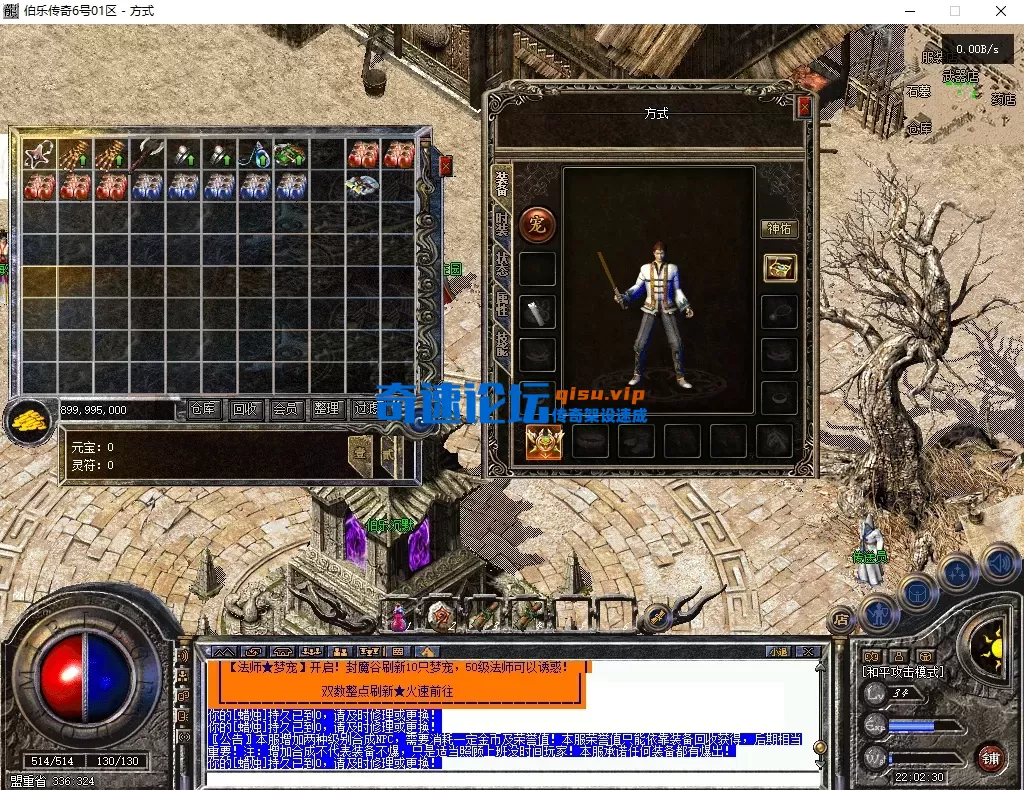Select the winged emblem equipment slot
1024x790 pixels.
(x=545, y=441)
